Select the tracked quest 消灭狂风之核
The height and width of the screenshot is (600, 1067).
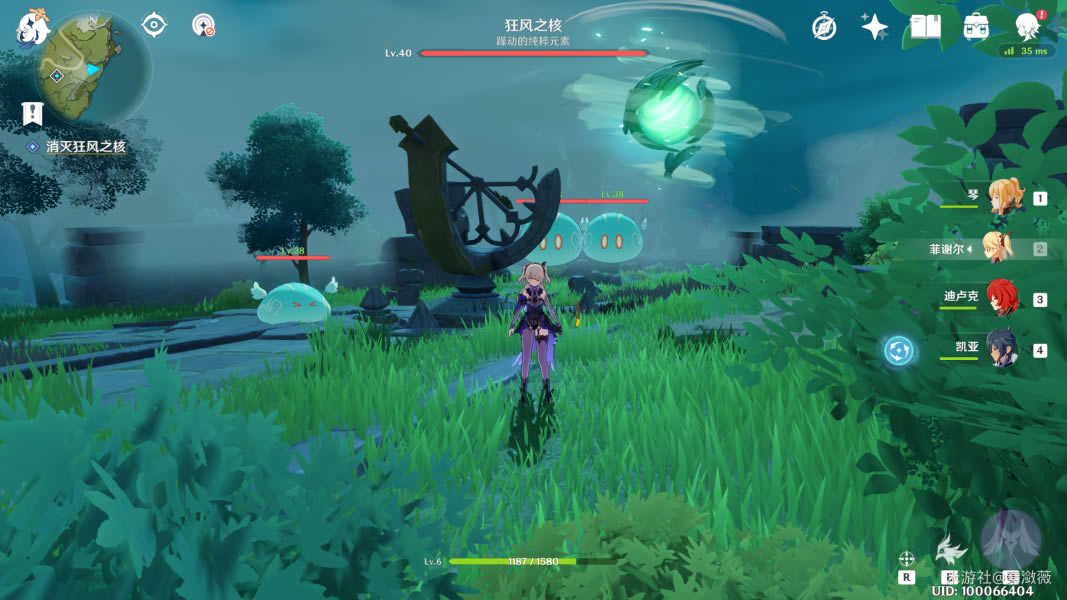click(x=85, y=147)
